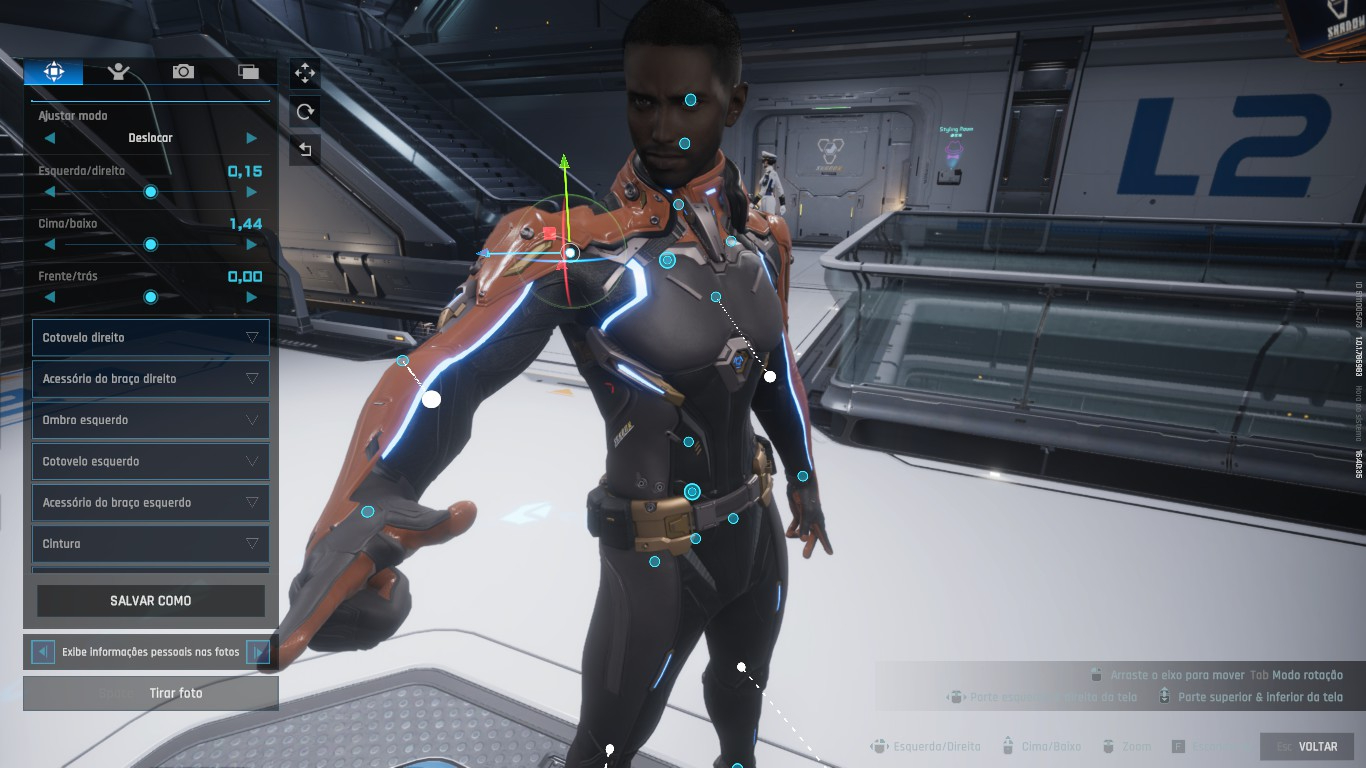Select the move gizmo tool icon
Screen dimensions: 1366x768
pos(305,73)
